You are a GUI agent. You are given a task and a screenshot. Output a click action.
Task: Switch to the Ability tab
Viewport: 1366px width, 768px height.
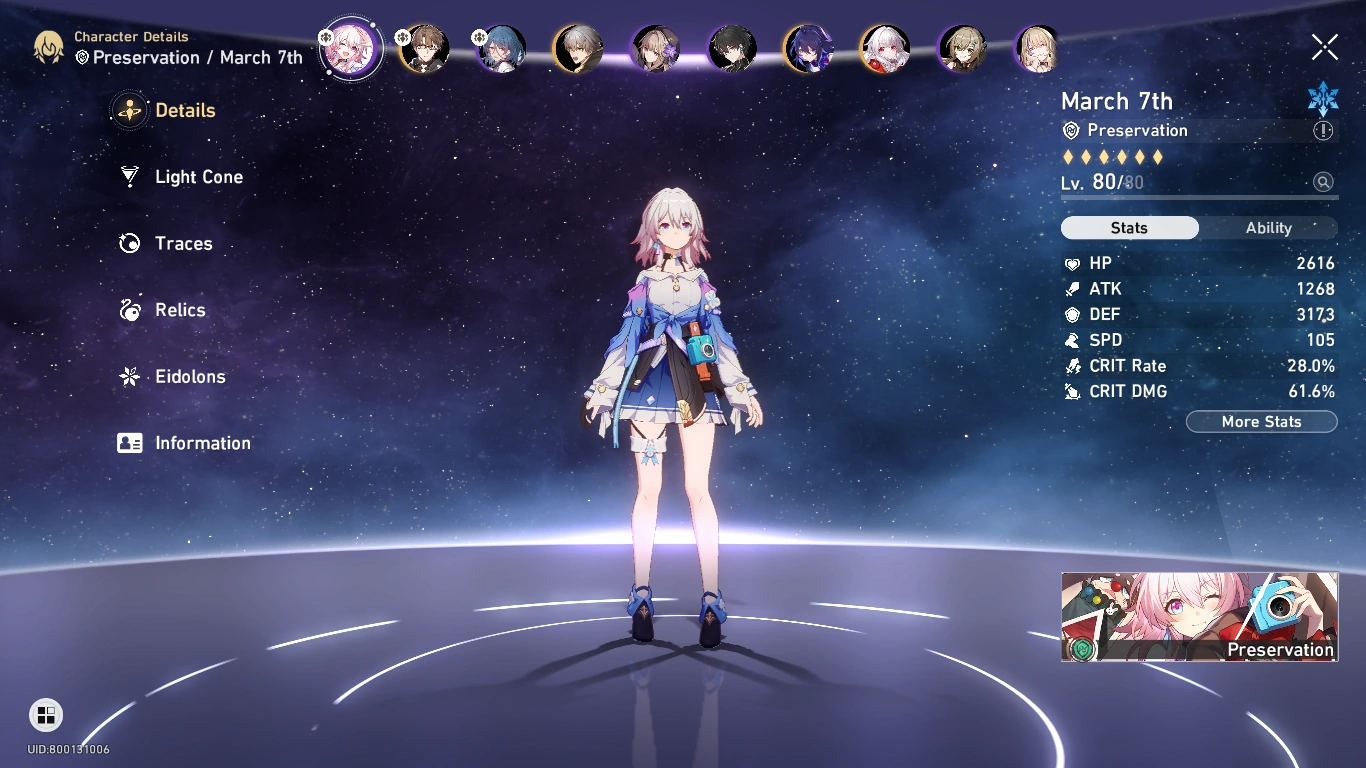[1267, 228]
